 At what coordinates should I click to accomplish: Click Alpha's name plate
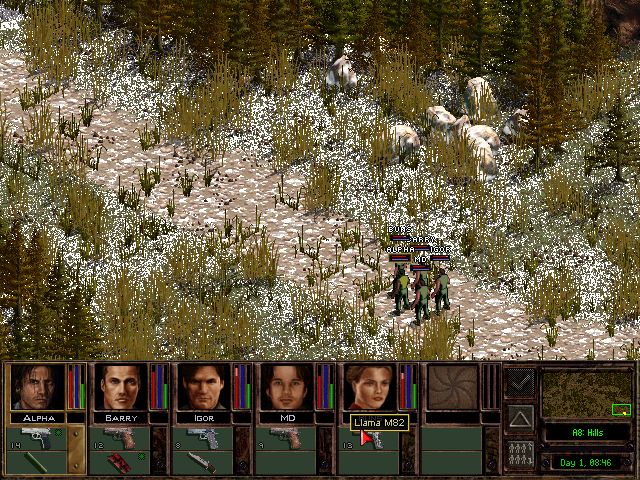36,417
